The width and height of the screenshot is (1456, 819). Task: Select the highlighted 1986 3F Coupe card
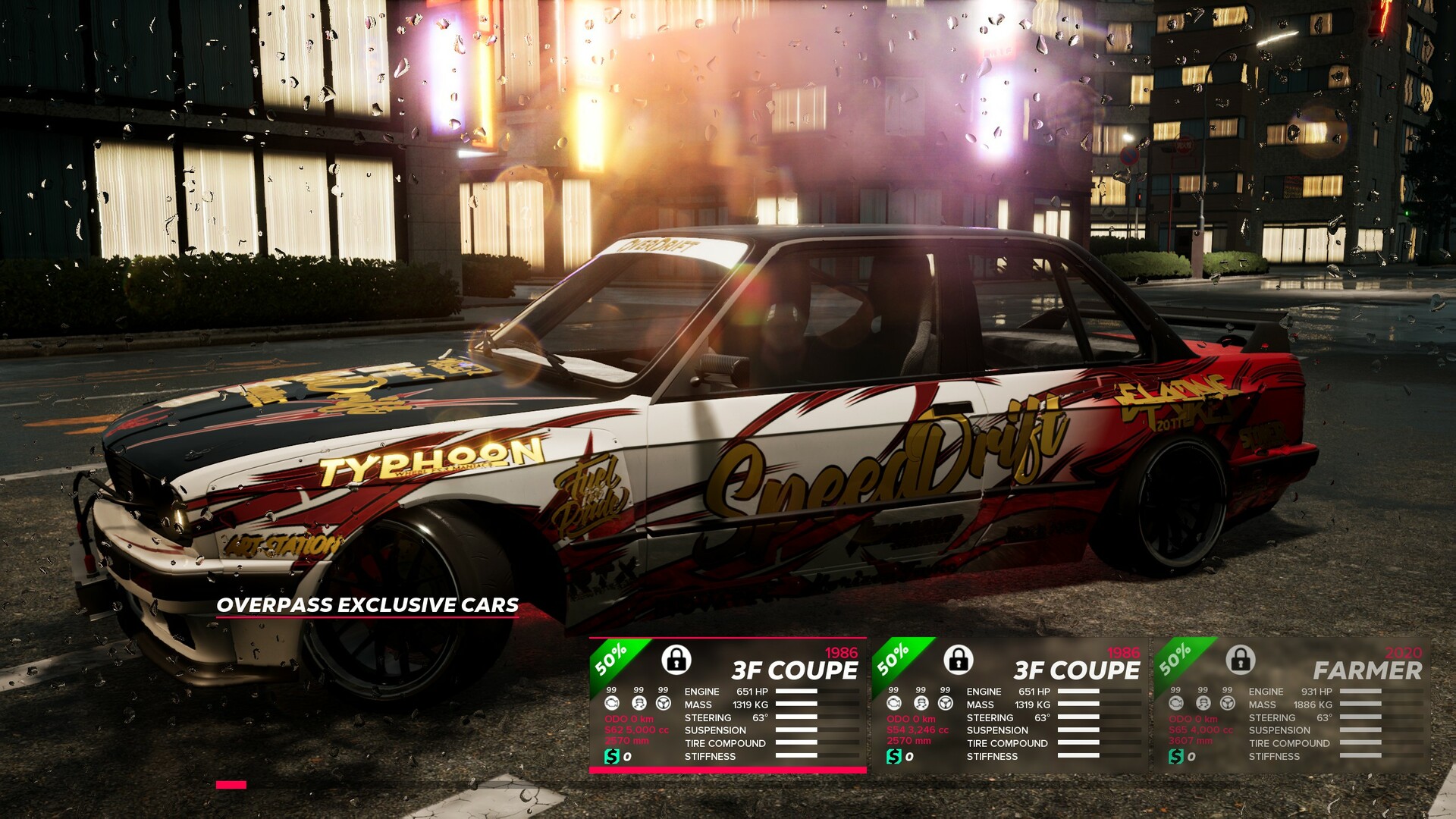728,705
